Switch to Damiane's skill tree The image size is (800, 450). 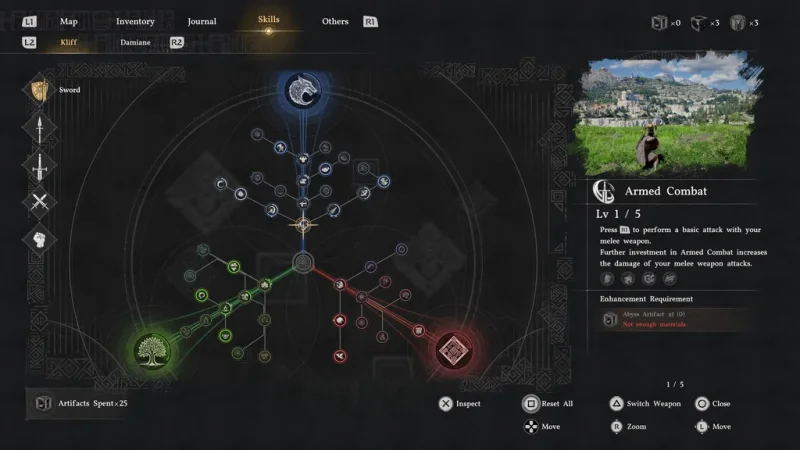135,43
